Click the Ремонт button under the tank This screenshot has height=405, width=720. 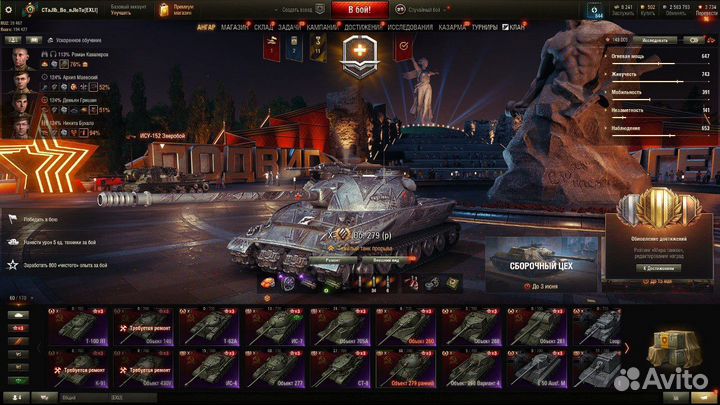[330, 258]
